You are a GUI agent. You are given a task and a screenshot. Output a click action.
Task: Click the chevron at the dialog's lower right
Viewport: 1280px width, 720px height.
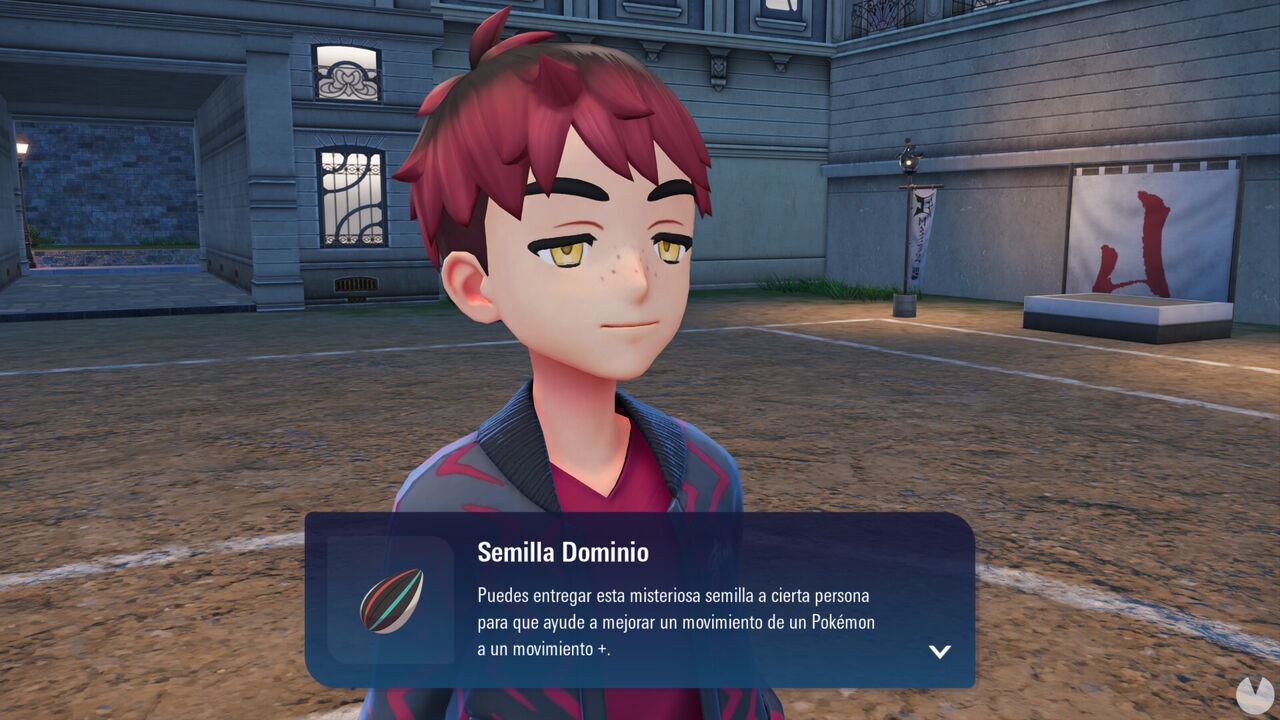click(x=940, y=651)
